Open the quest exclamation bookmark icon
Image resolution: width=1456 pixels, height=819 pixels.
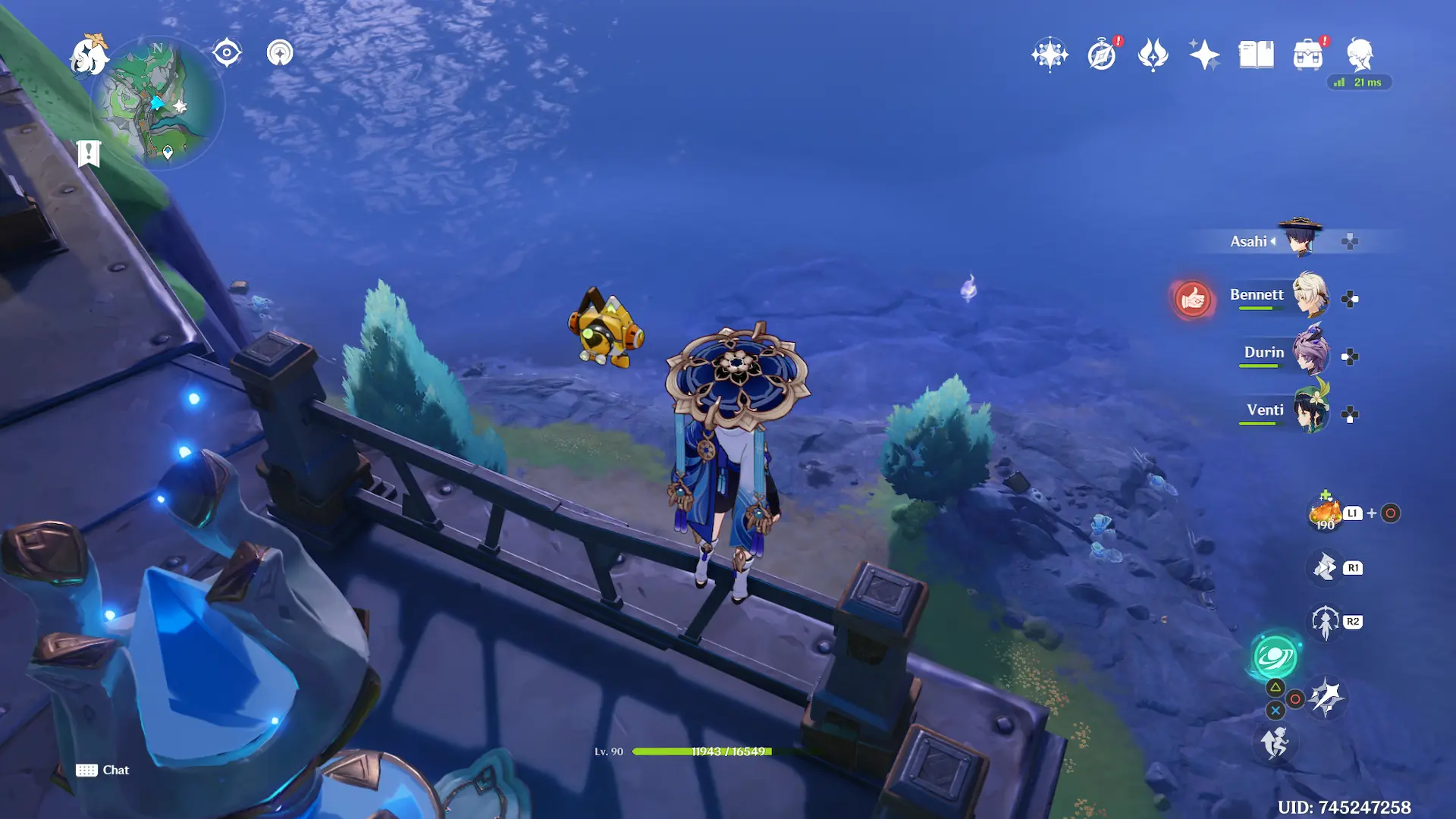click(89, 153)
